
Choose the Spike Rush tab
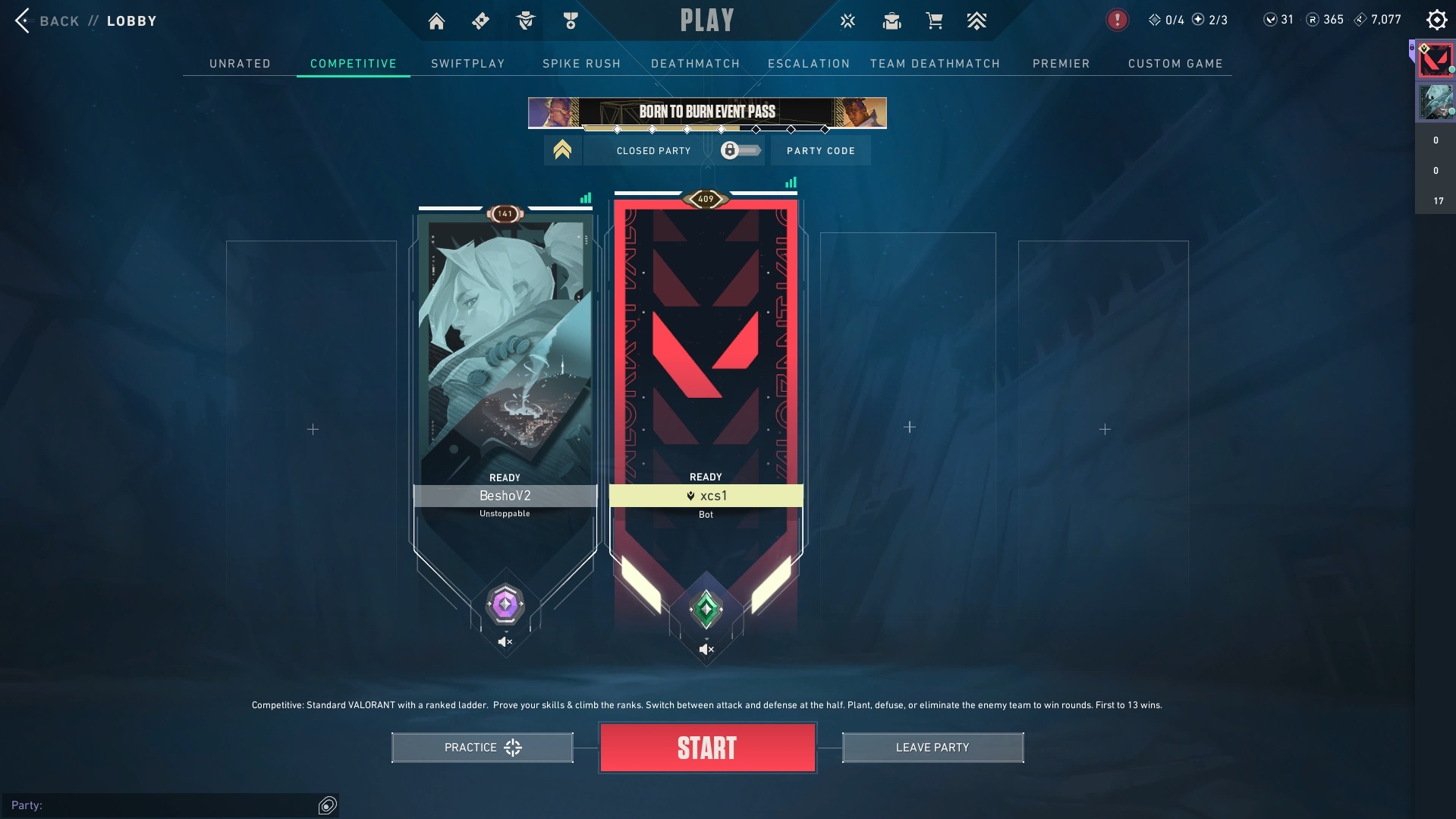point(581,64)
